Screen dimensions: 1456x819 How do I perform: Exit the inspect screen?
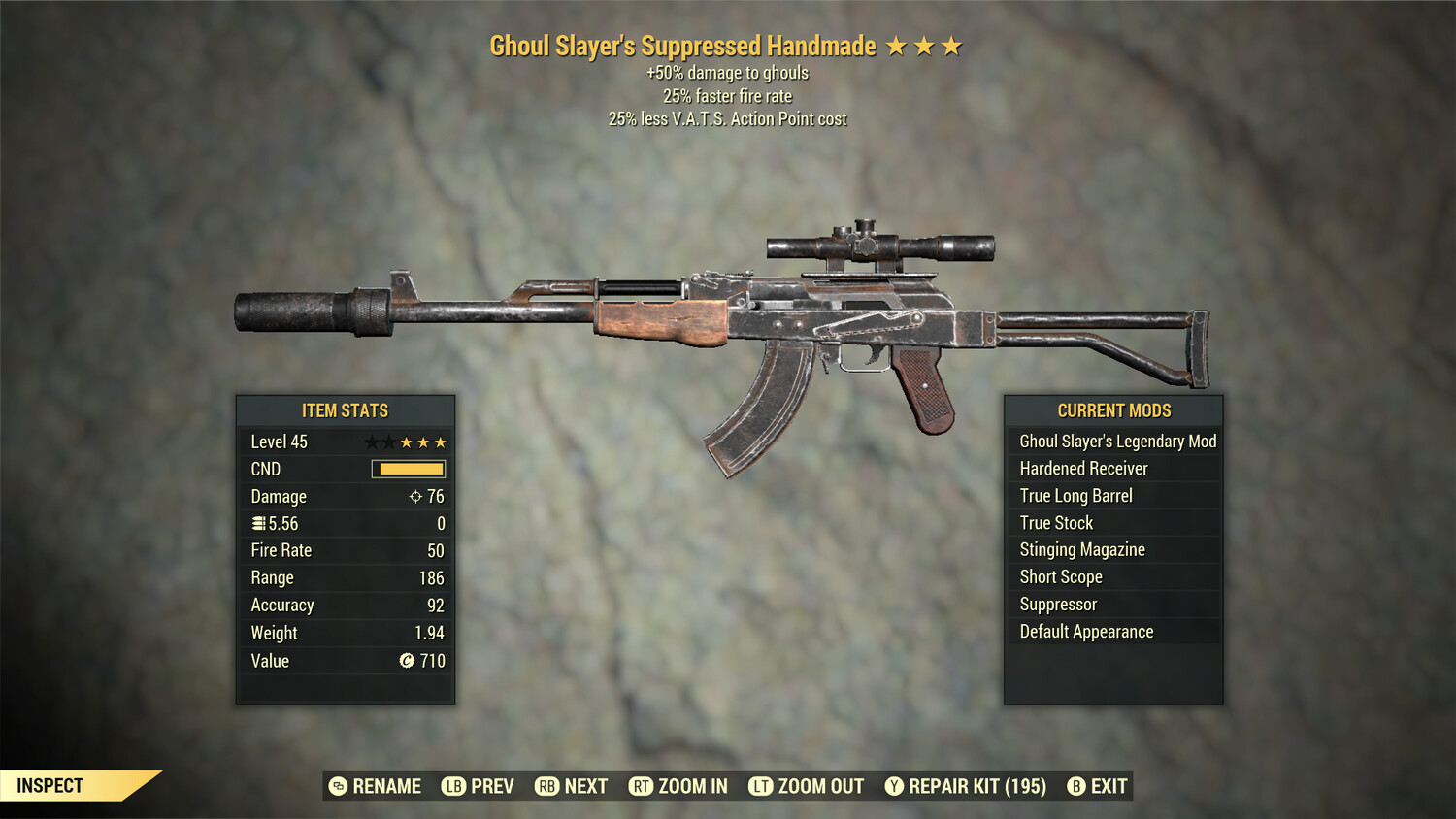[1098, 786]
